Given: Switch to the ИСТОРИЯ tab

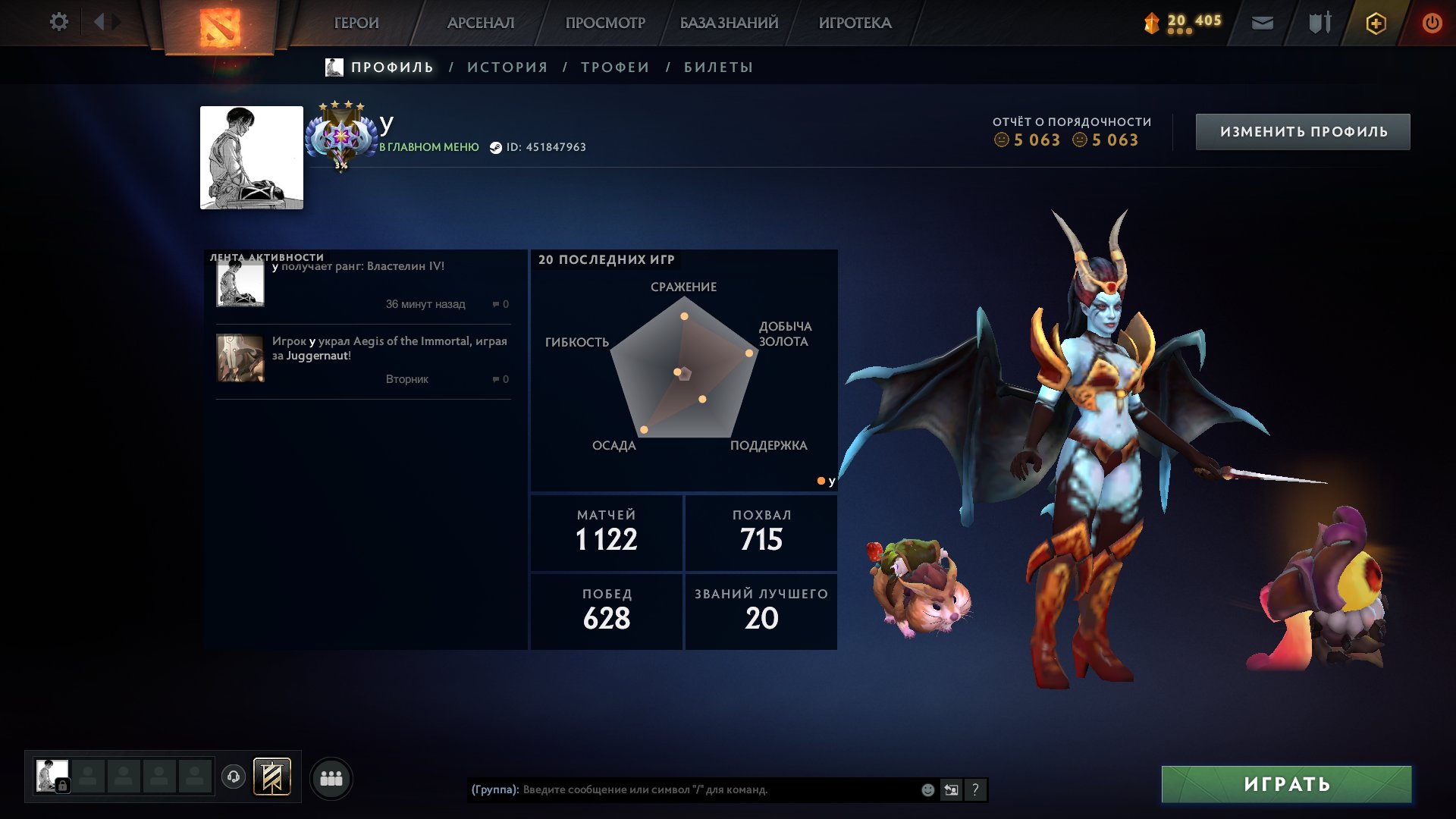Looking at the screenshot, I should [507, 67].
